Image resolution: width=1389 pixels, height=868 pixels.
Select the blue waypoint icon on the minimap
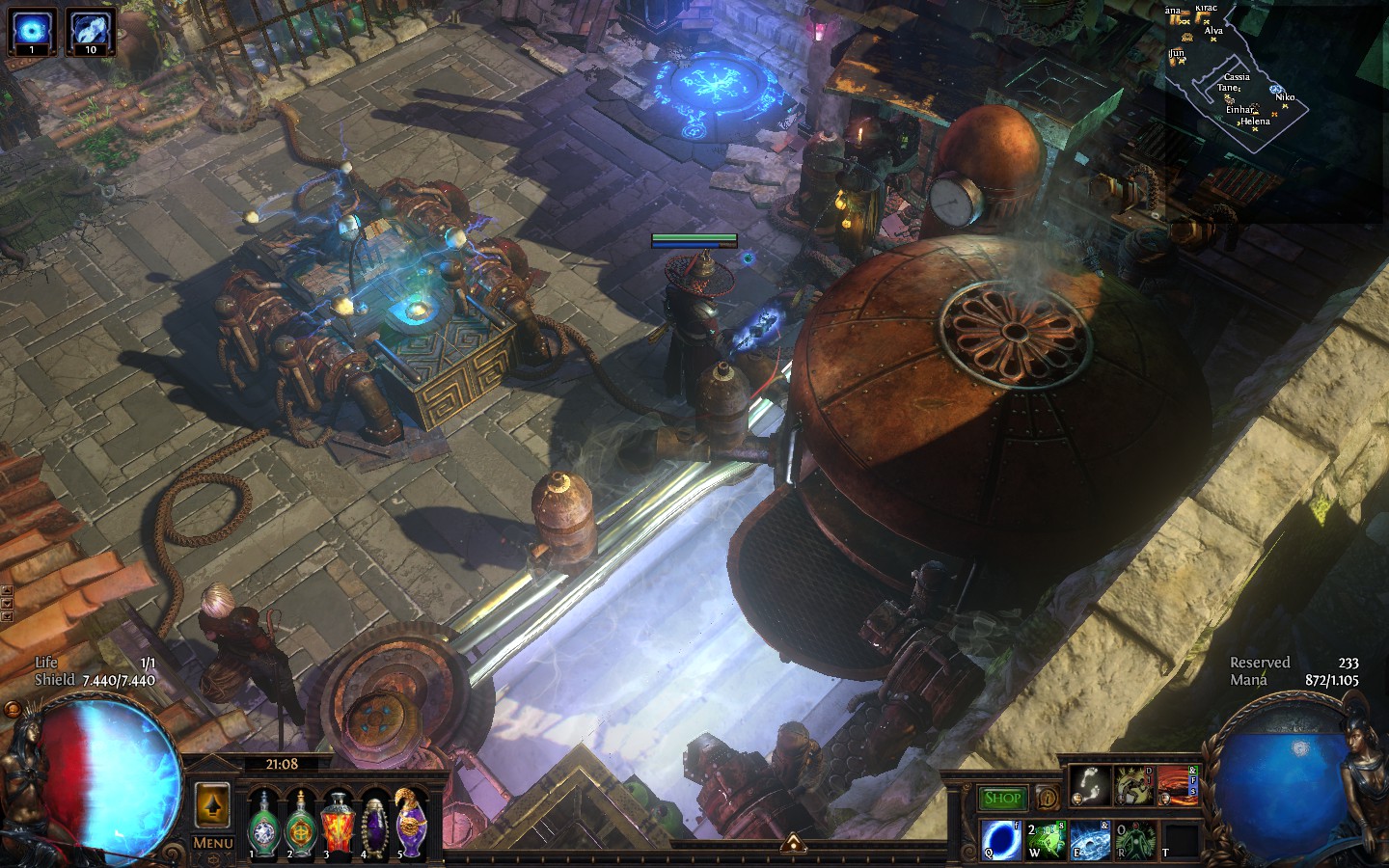[x=1275, y=89]
